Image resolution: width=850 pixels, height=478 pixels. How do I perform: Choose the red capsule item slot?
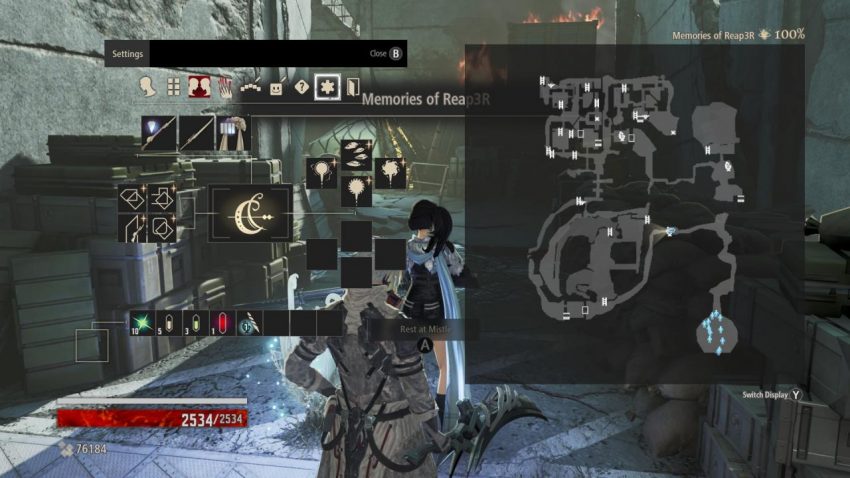[222, 323]
